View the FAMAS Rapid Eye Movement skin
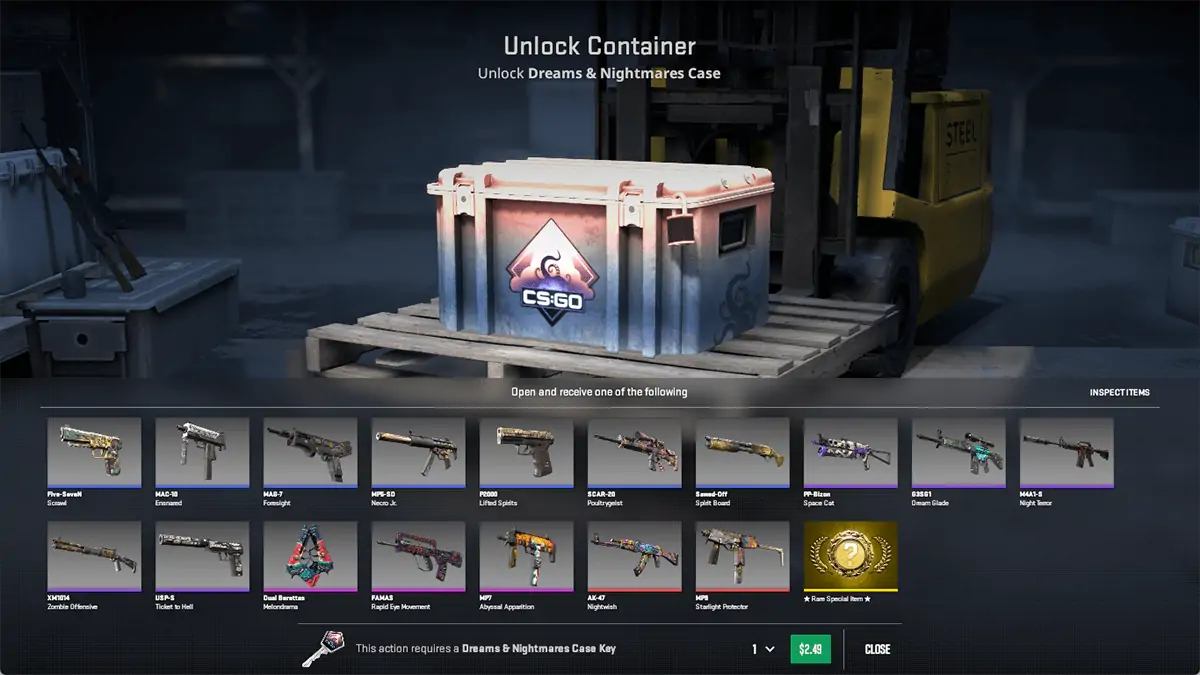 418,556
